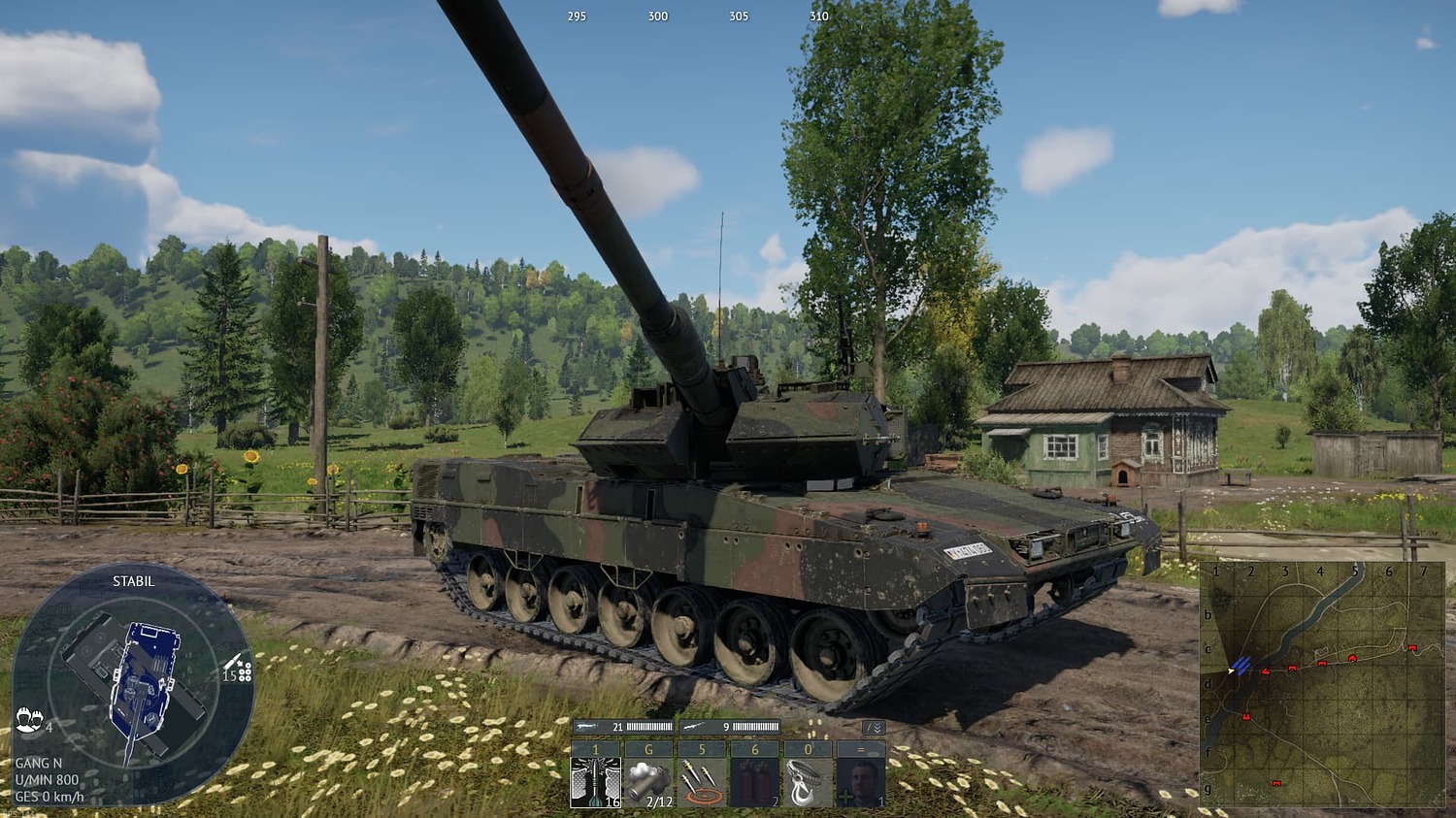This screenshot has height=818, width=1456.
Task: Click the compass heading marker 300
Action: pos(657,16)
